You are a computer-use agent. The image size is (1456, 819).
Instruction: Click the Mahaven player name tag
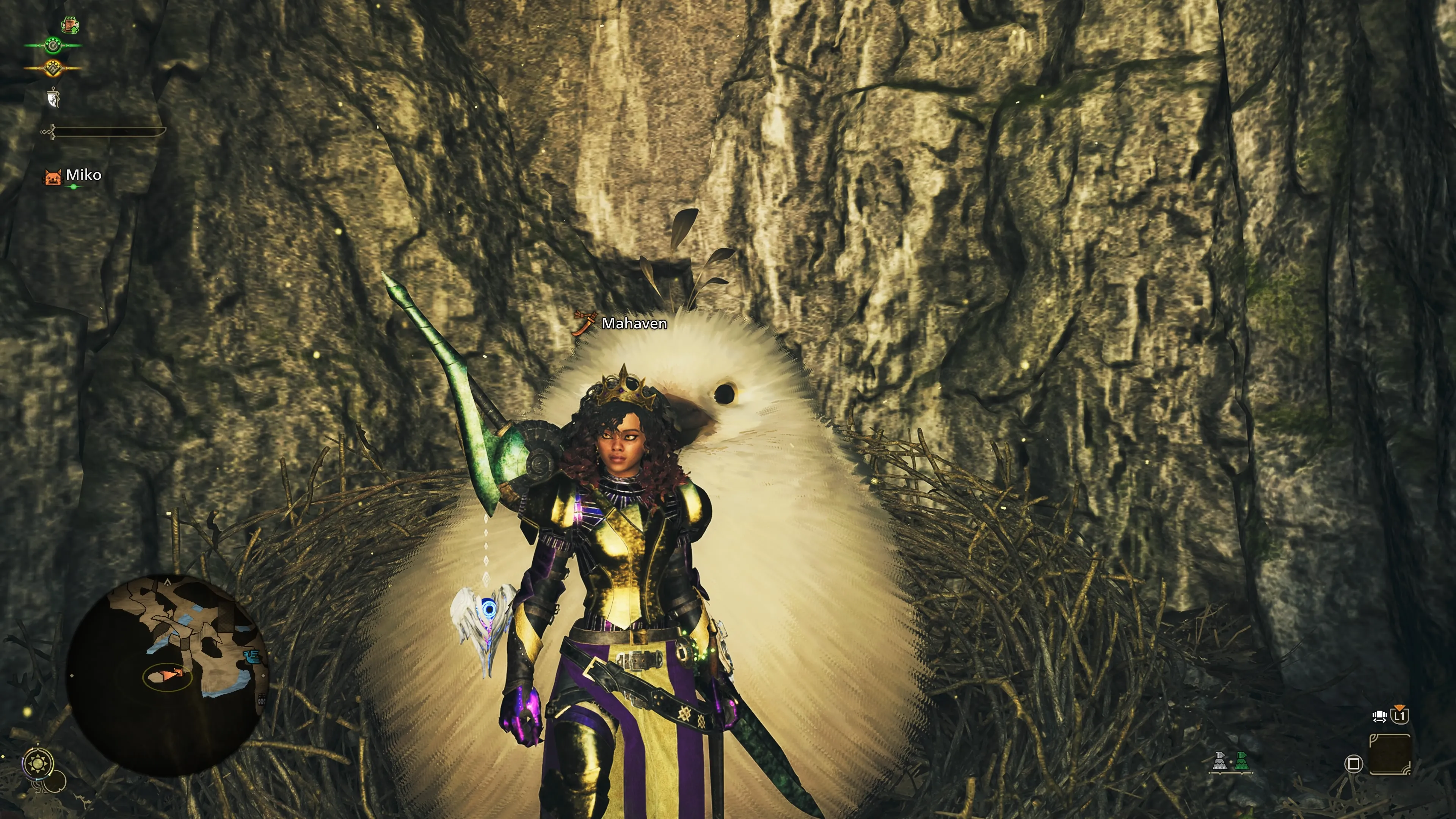click(634, 323)
